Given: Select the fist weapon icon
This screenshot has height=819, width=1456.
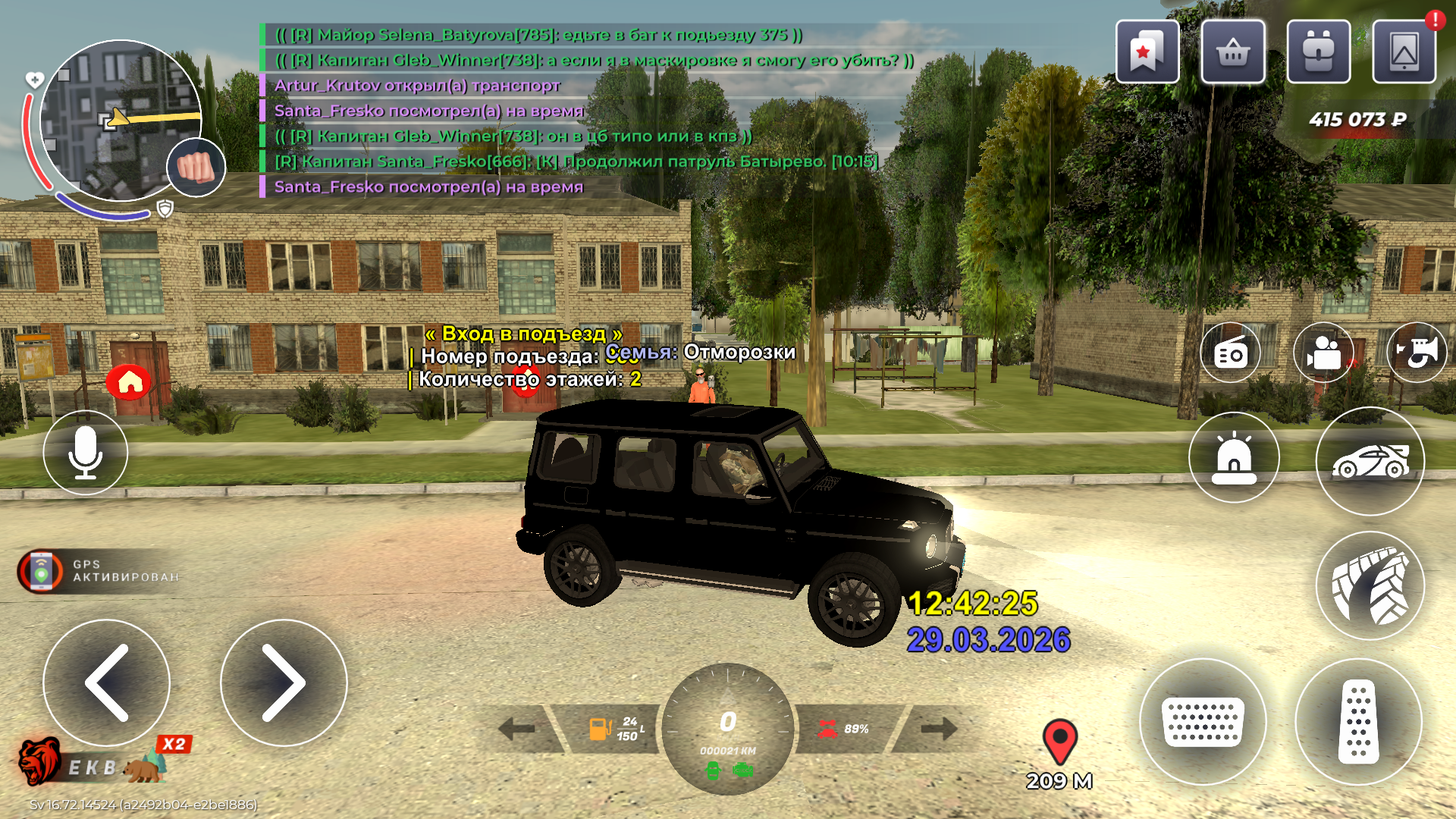Looking at the screenshot, I should click(196, 168).
